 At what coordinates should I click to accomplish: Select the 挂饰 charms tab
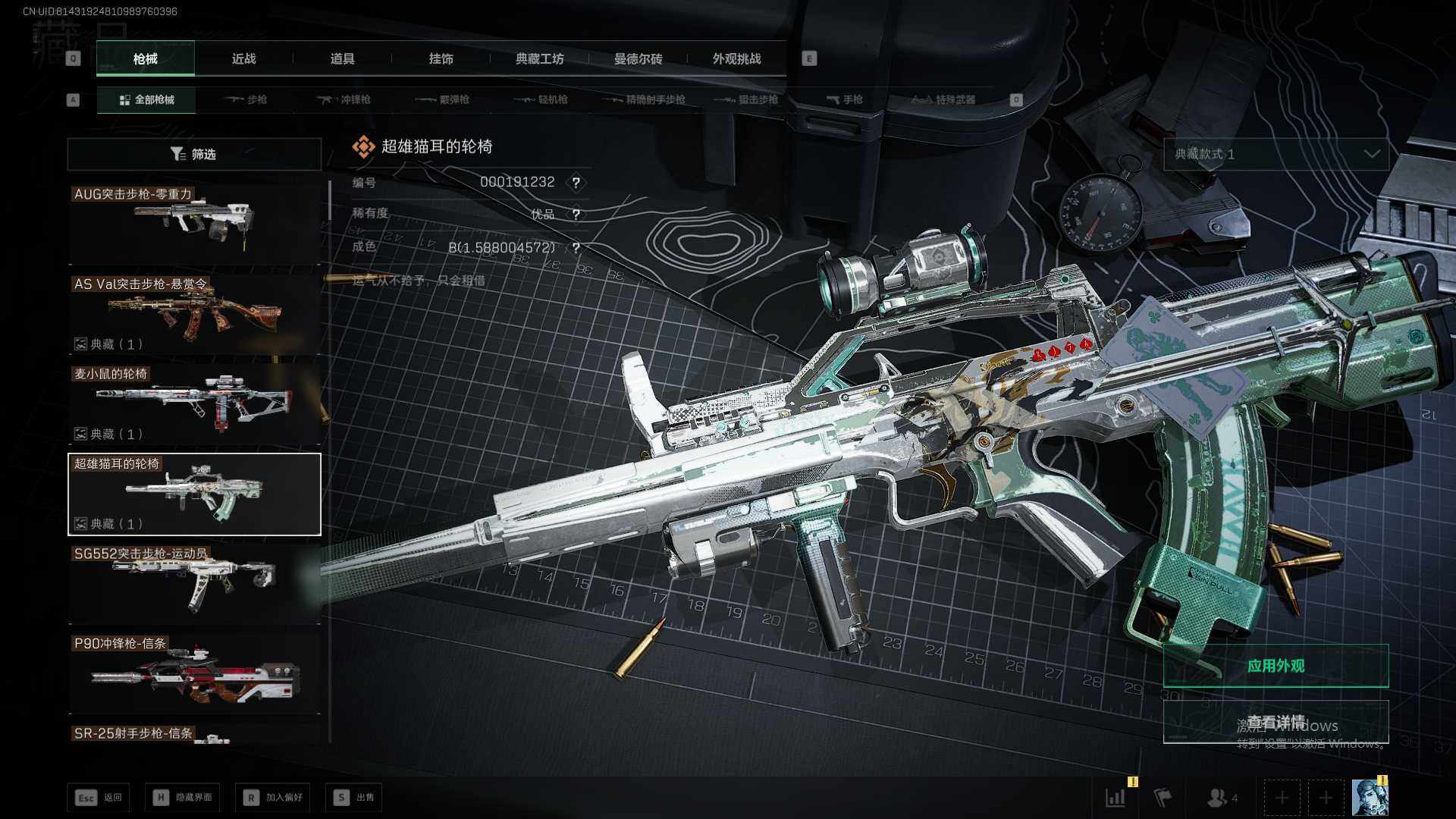tap(441, 59)
